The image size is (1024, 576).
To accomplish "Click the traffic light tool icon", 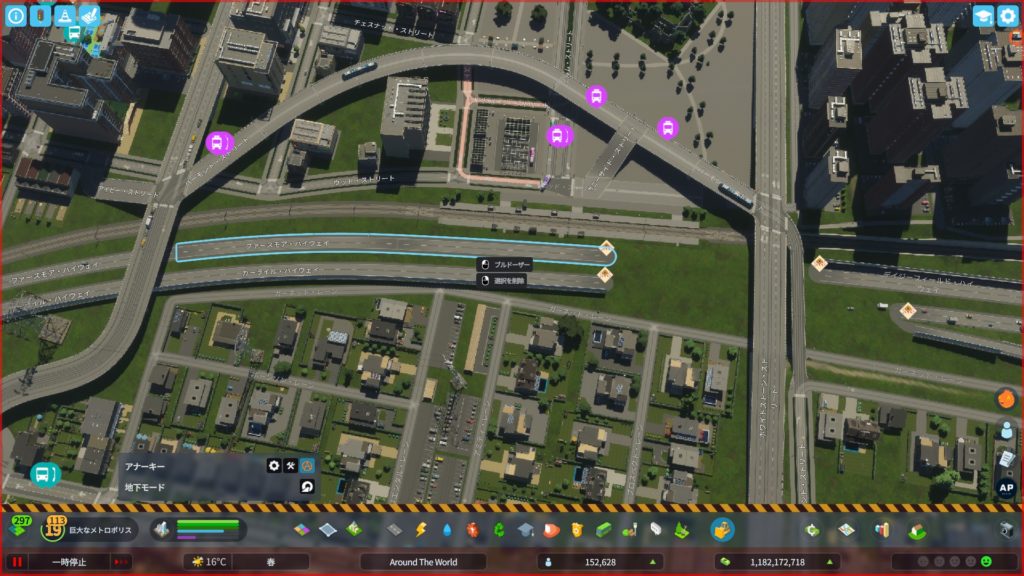I will (x=39, y=16).
